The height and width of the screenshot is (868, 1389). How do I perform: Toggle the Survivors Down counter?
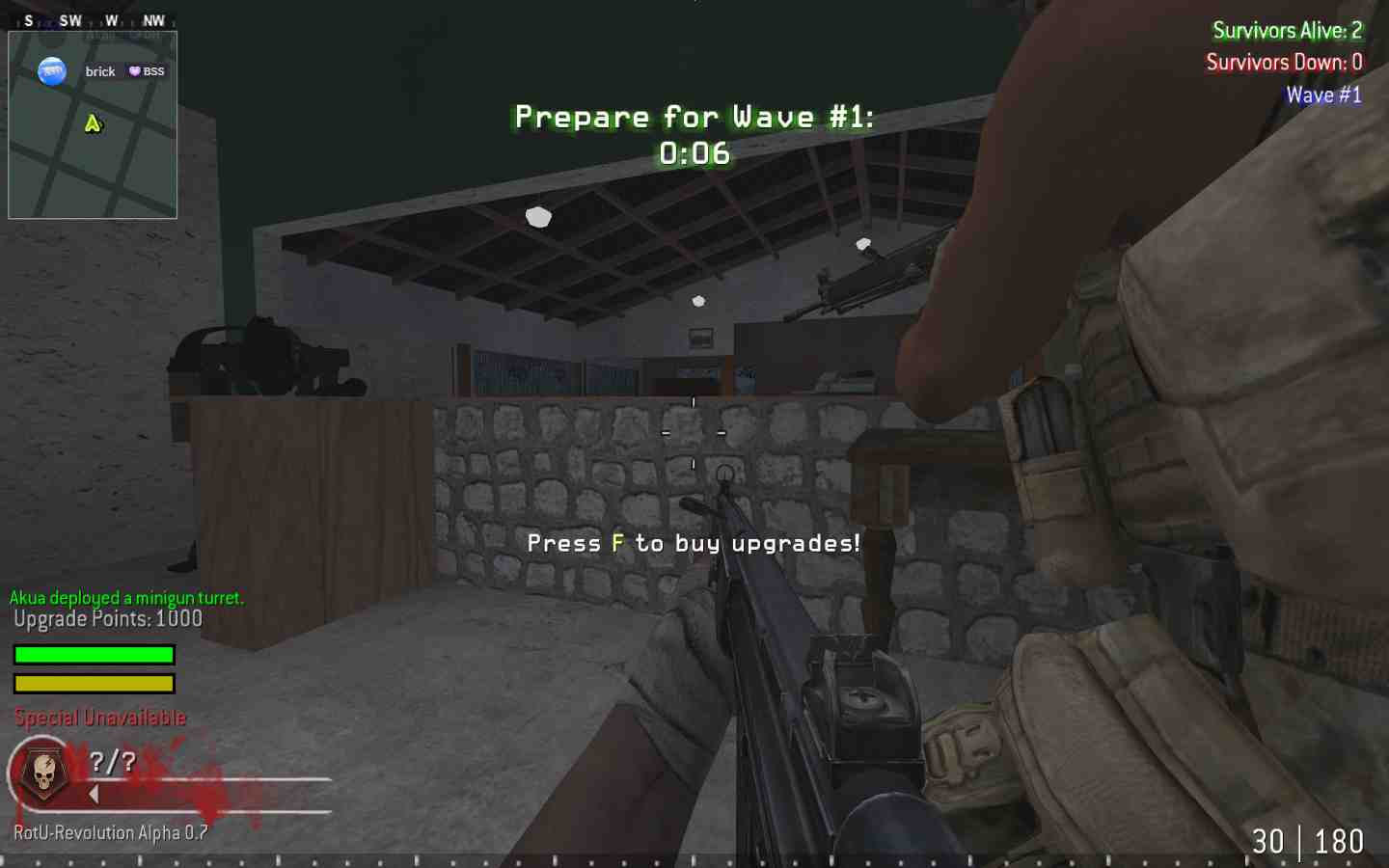pos(1283,62)
